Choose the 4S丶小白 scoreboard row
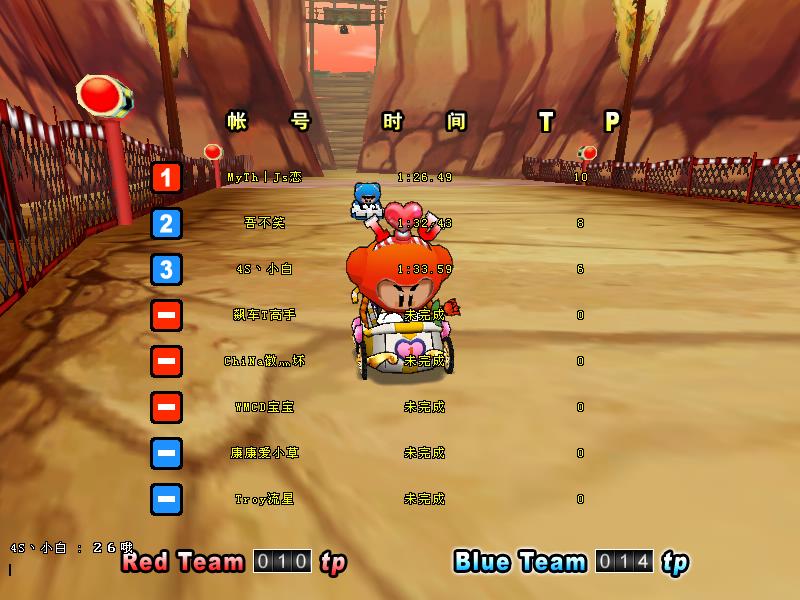The width and height of the screenshot is (800, 600). click(x=264, y=269)
